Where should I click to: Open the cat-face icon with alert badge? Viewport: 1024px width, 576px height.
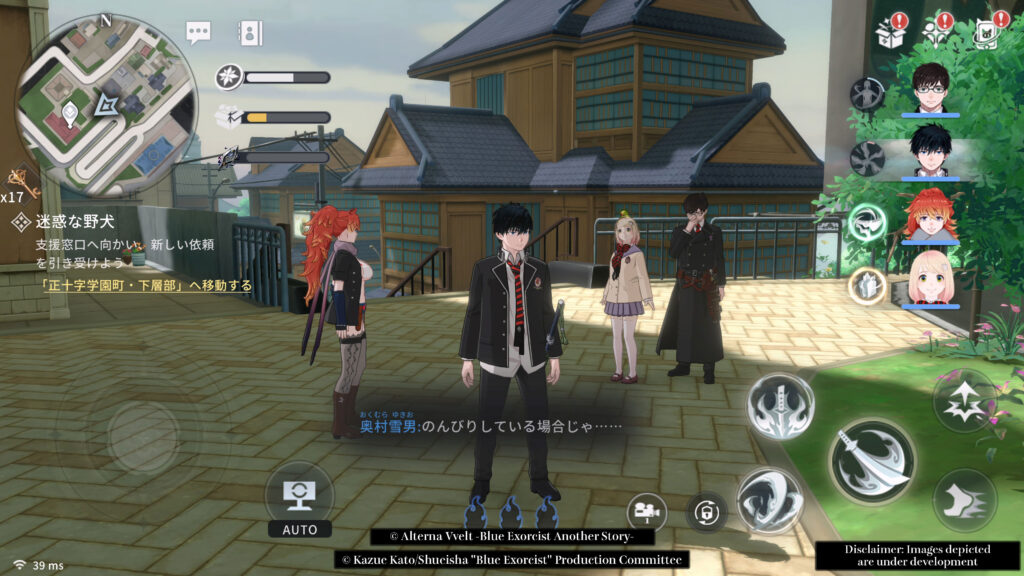989,32
